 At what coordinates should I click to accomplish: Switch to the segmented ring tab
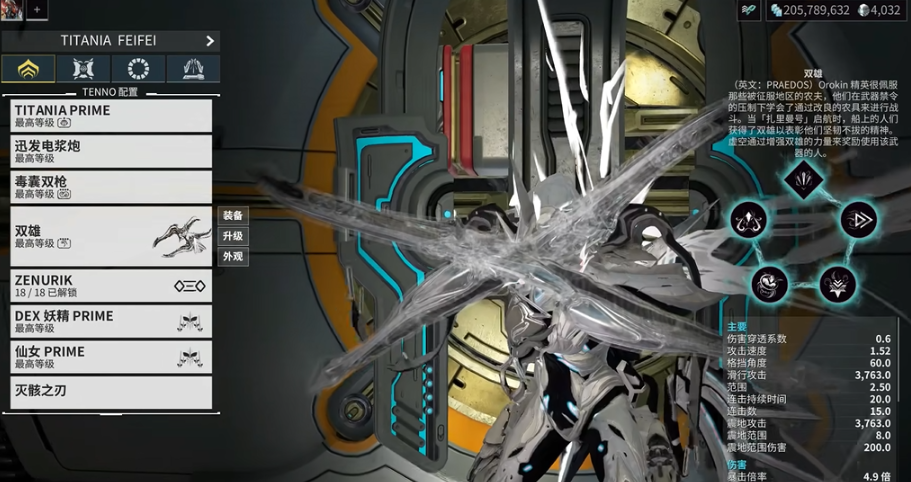pos(138,69)
